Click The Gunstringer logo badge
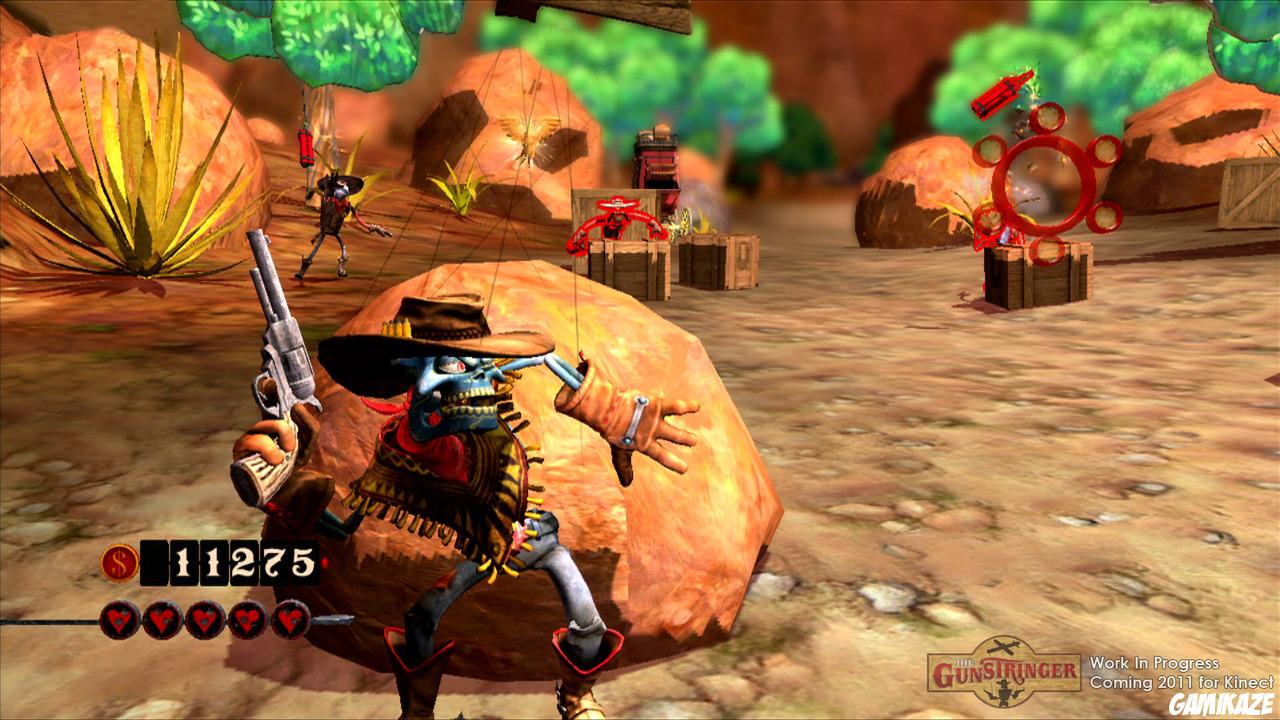The height and width of the screenshot is (720, 1280). (x=1003, y=671)
